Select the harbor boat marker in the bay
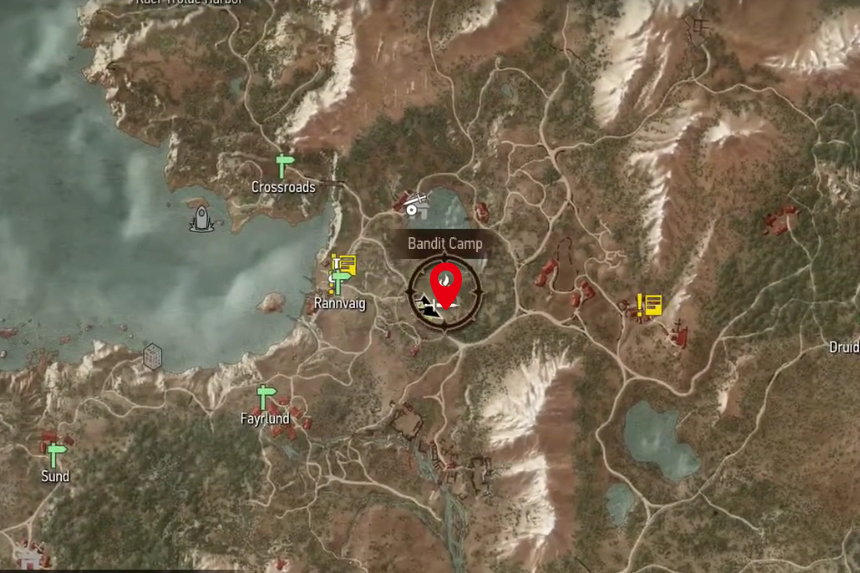The image size is (860, 573). [x=201, y=218]
